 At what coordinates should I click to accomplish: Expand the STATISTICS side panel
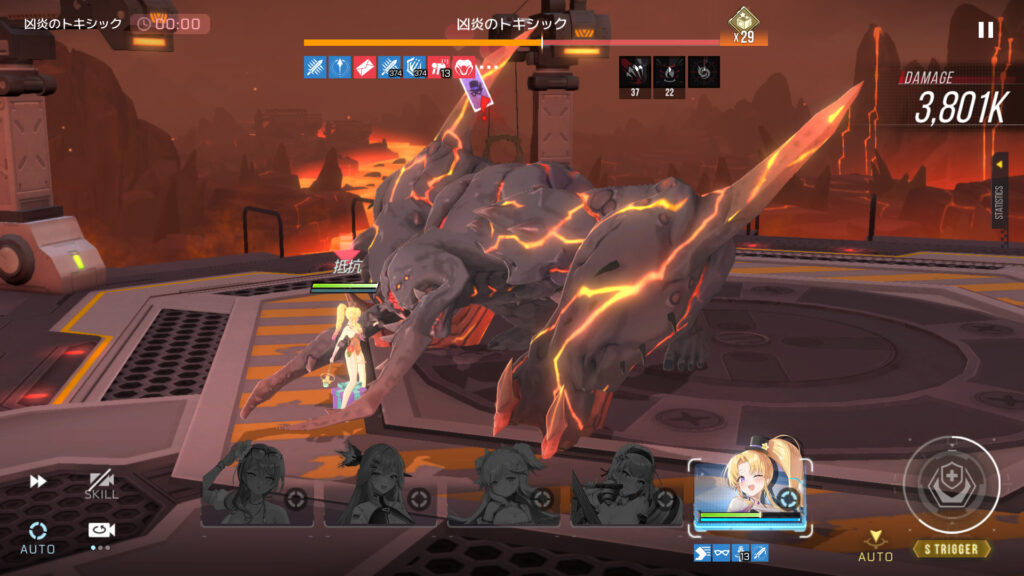(x=999, y=190)
